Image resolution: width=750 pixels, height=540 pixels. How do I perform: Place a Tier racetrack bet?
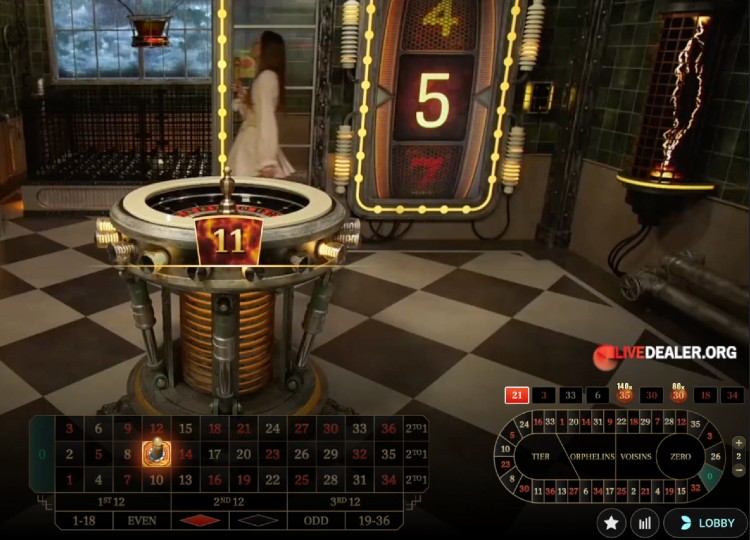541,456
